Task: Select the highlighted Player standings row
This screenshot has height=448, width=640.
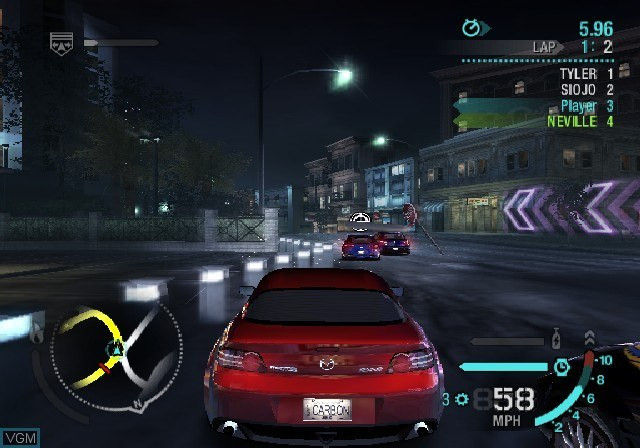Action: point(585,106)
